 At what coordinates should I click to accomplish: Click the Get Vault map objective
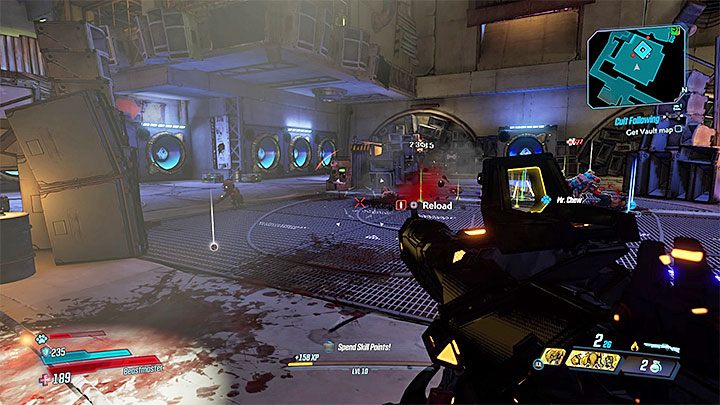point(649,129)
